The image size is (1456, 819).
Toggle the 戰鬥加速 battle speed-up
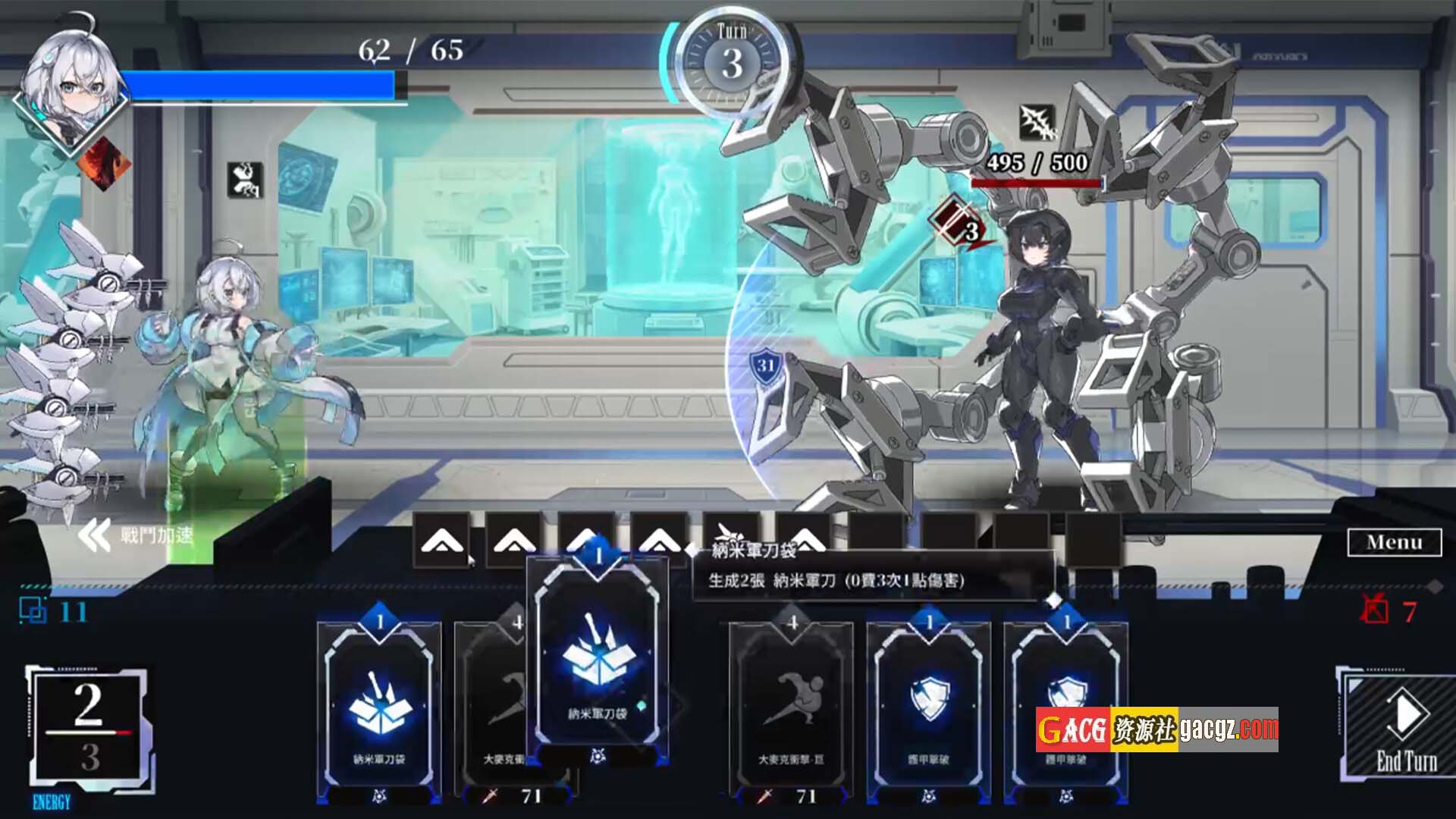(136, 535)
